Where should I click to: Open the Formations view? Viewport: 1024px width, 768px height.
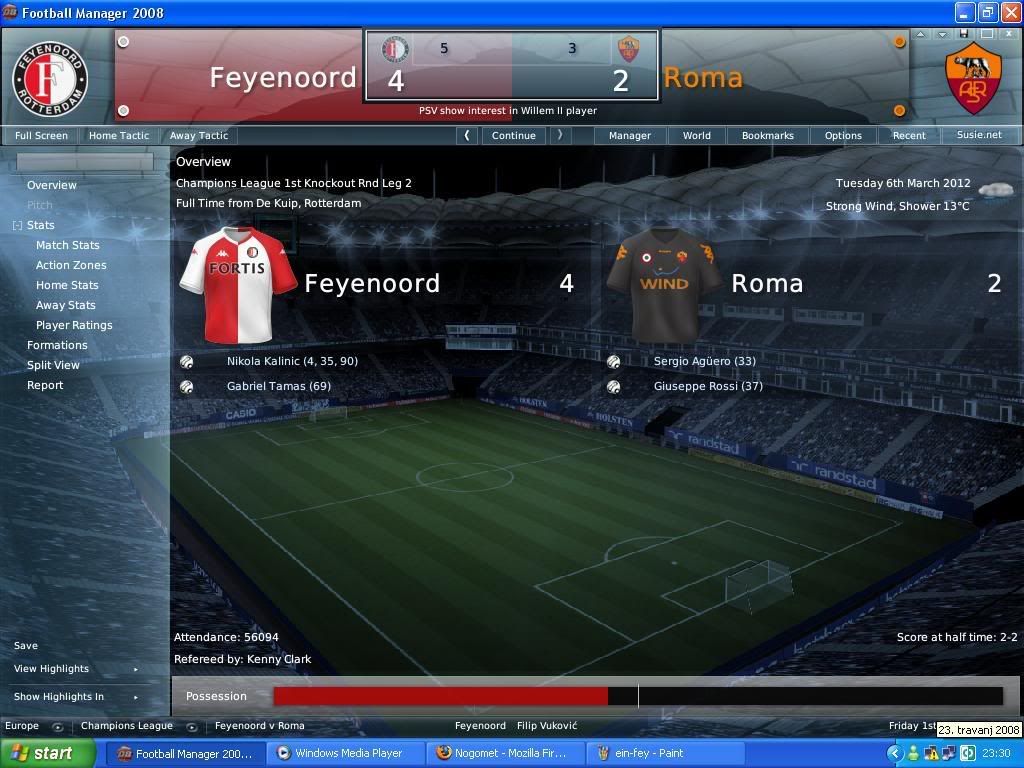coord(57,345)
